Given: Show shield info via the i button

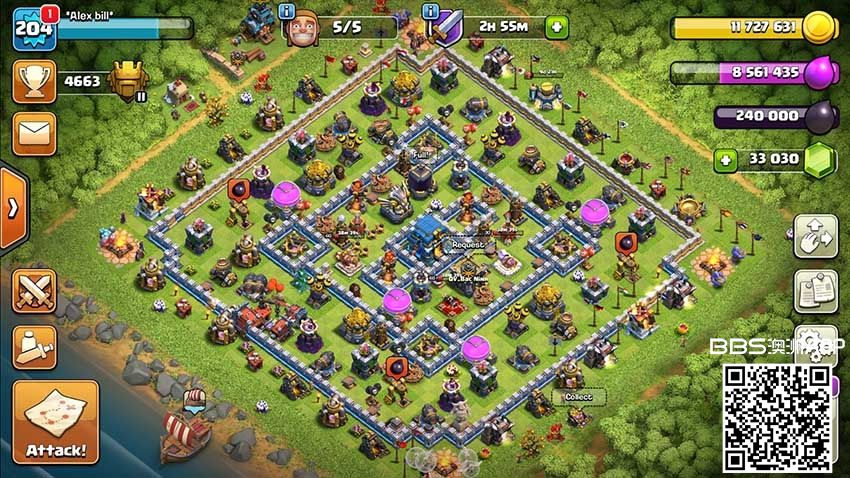Looking at the screenshot, I should coord(431,11).
